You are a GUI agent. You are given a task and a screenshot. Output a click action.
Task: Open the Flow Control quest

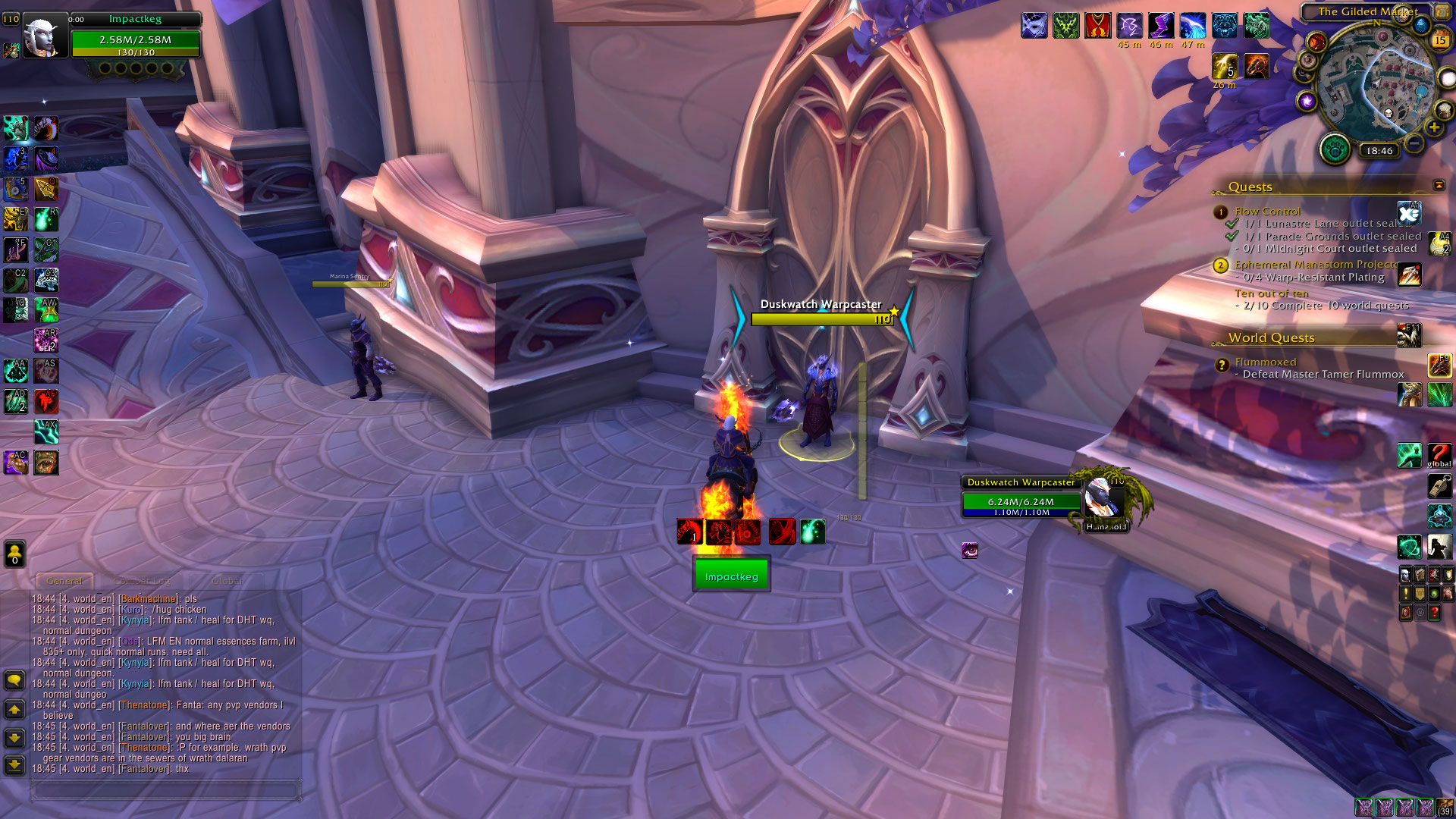point(1267,211)
